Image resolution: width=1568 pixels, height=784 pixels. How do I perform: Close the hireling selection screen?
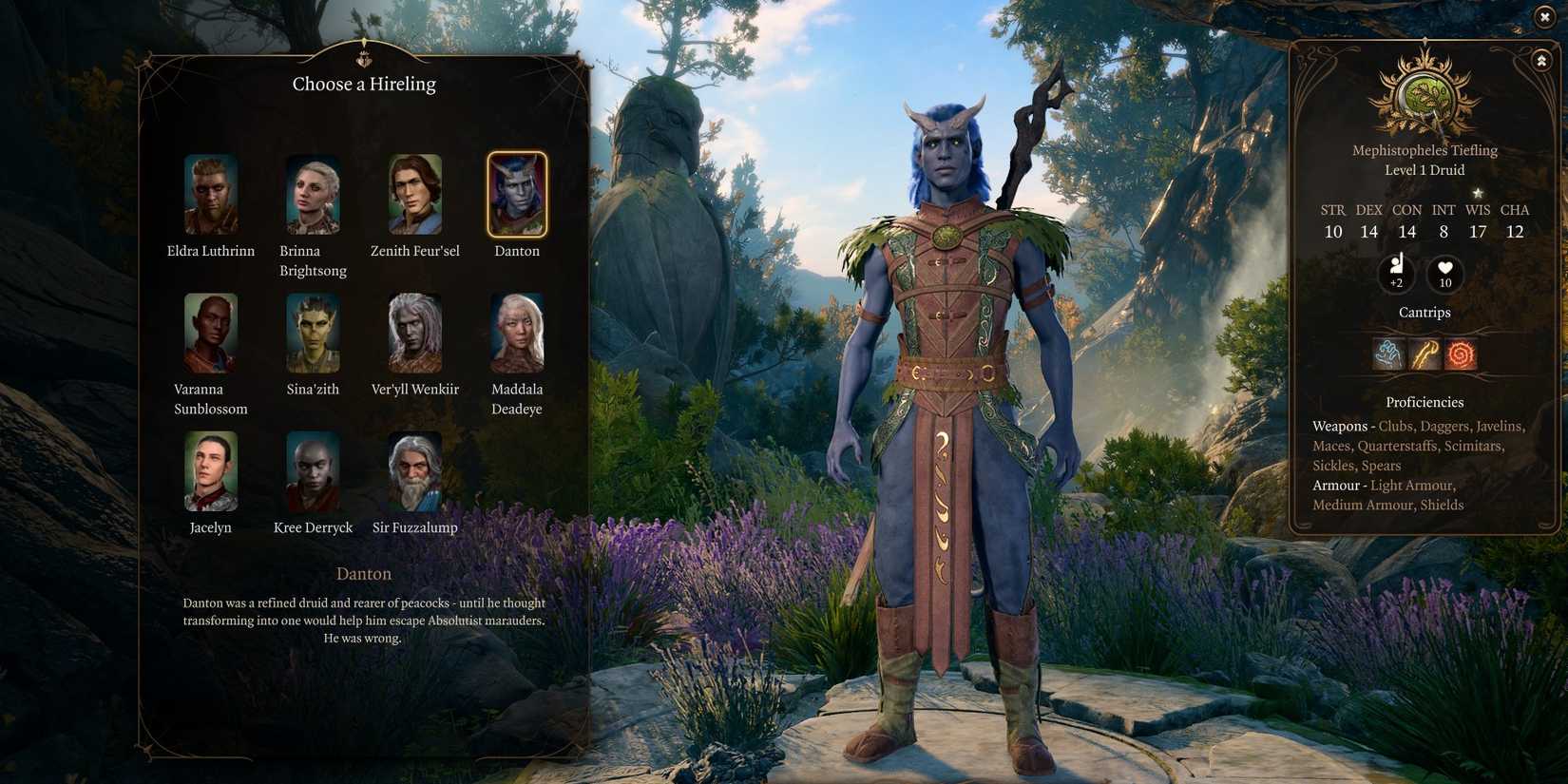(x=1544, y=16)
